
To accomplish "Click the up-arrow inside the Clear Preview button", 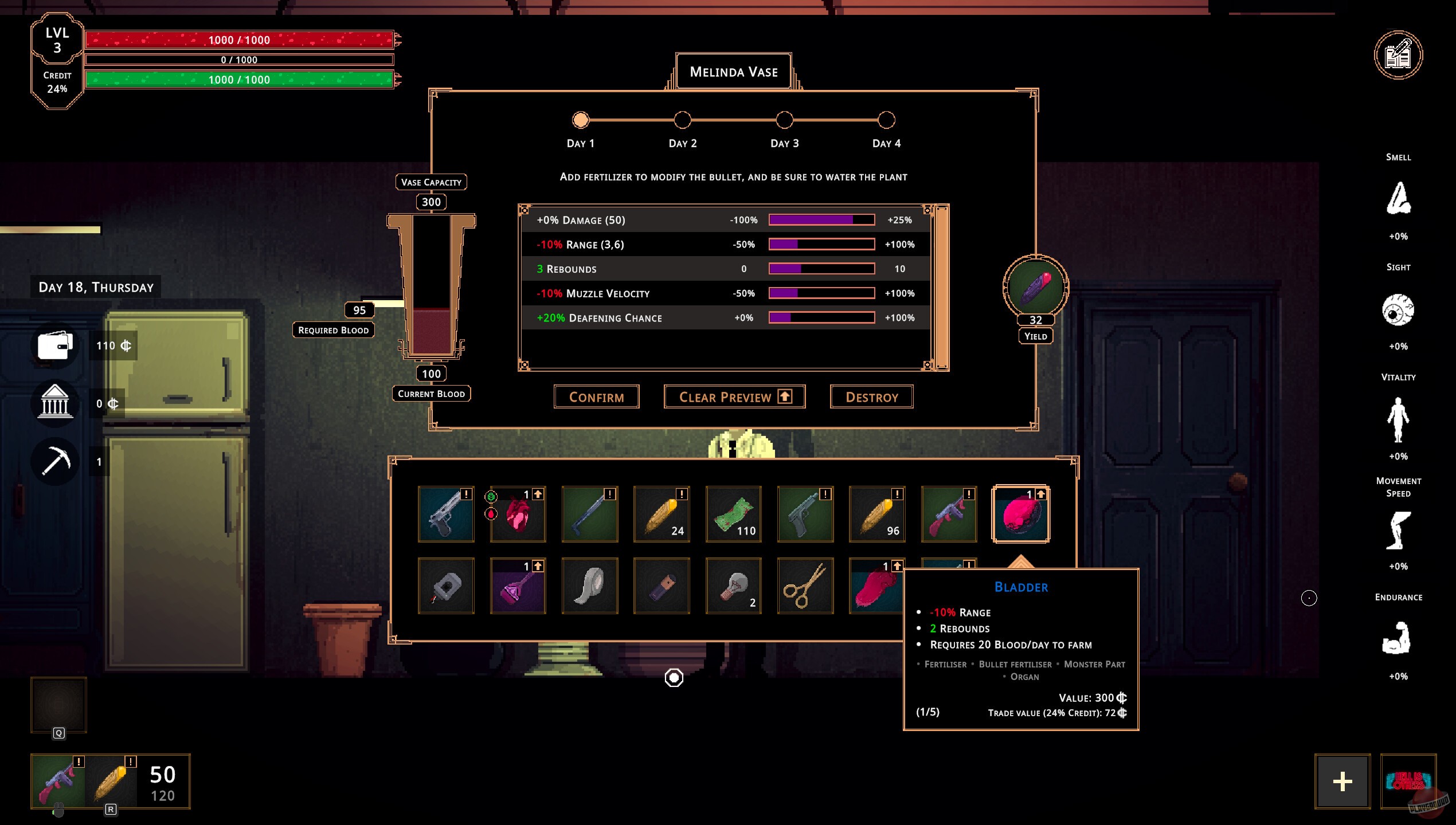I will tap(784, 396).
